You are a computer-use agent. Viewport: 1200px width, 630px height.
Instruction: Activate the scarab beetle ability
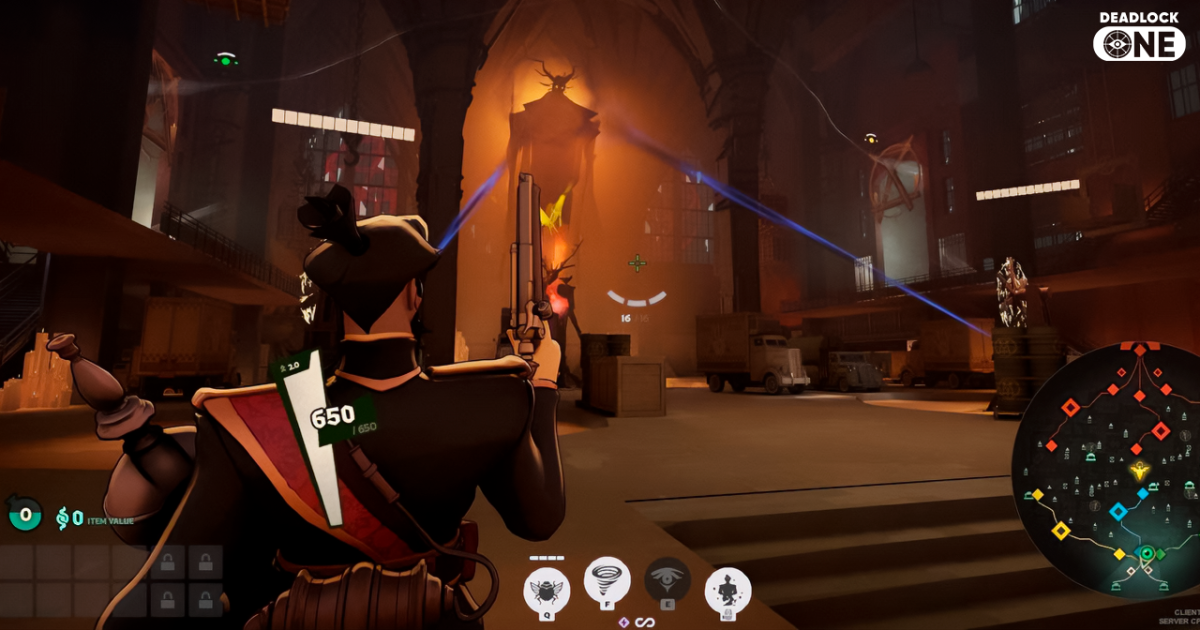point(546,590)
